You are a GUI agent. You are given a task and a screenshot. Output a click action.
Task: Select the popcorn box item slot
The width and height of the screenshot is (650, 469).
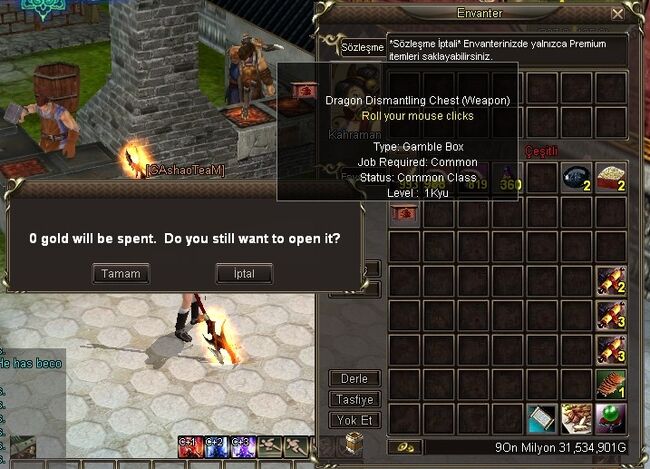coord(610,178)
